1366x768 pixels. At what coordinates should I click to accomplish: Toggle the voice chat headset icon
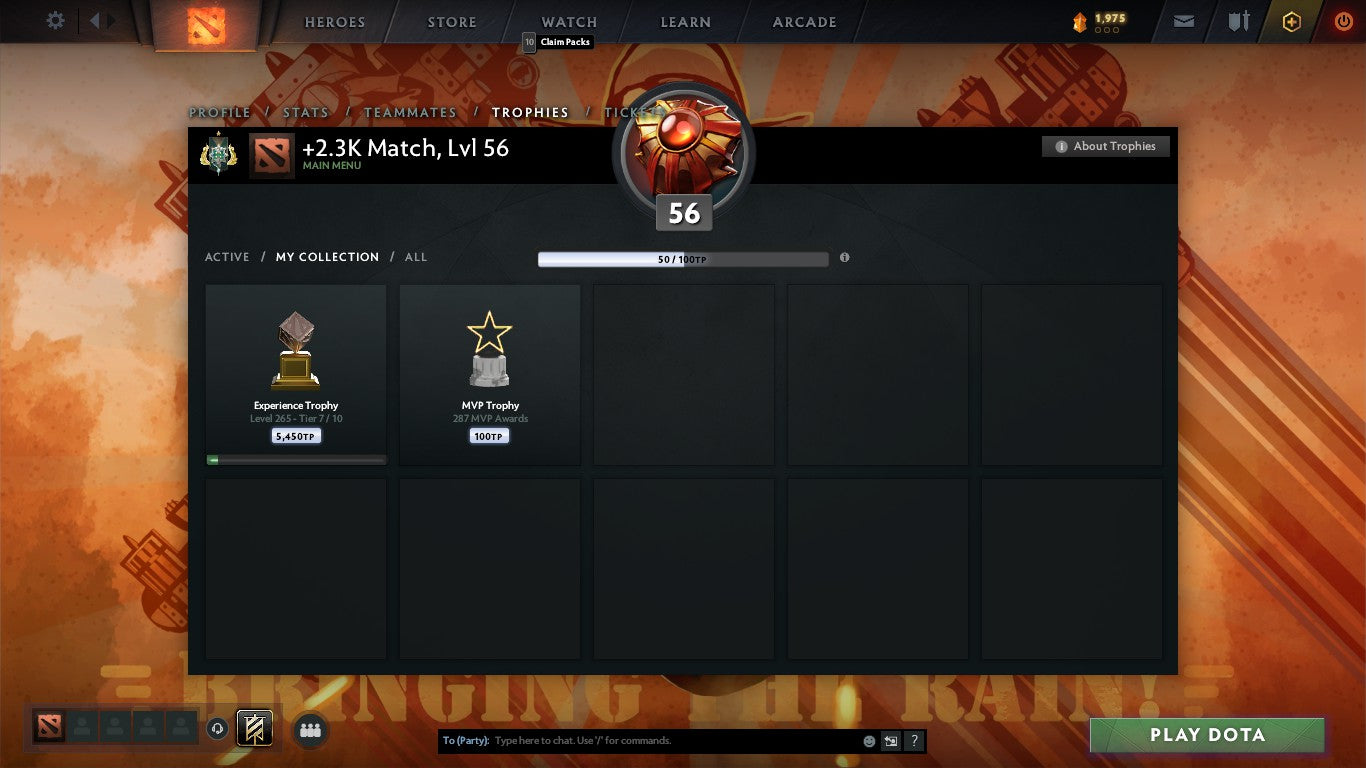coord(218,731)
